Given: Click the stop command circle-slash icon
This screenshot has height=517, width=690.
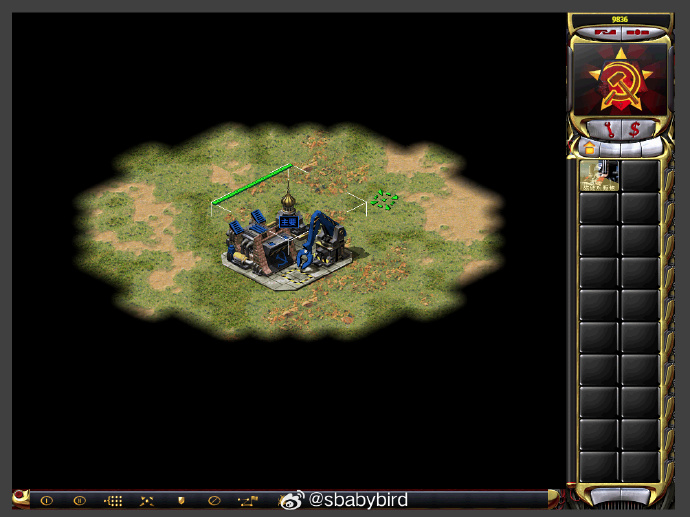Looking at the screenshot, I should (x=214, y=500).
